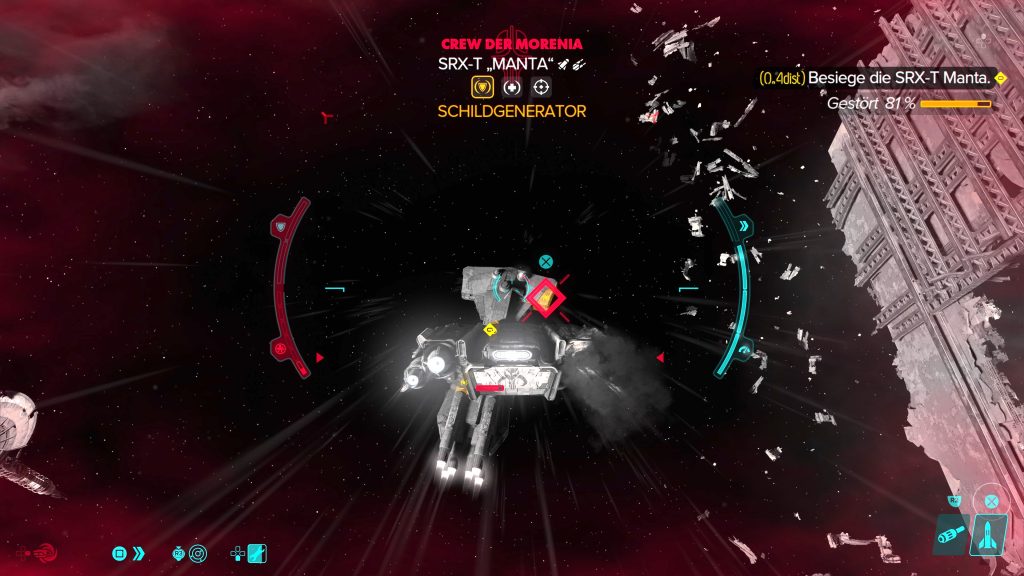Open the wrench repair tool icon
The image size is (1024, 576).
tap(257, 552)
